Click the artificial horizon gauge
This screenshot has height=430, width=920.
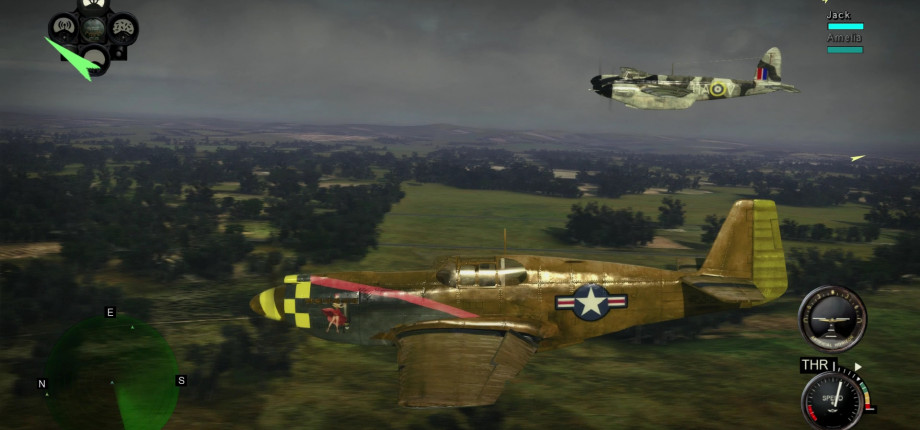pyautogui.click(x=832, y=318)
